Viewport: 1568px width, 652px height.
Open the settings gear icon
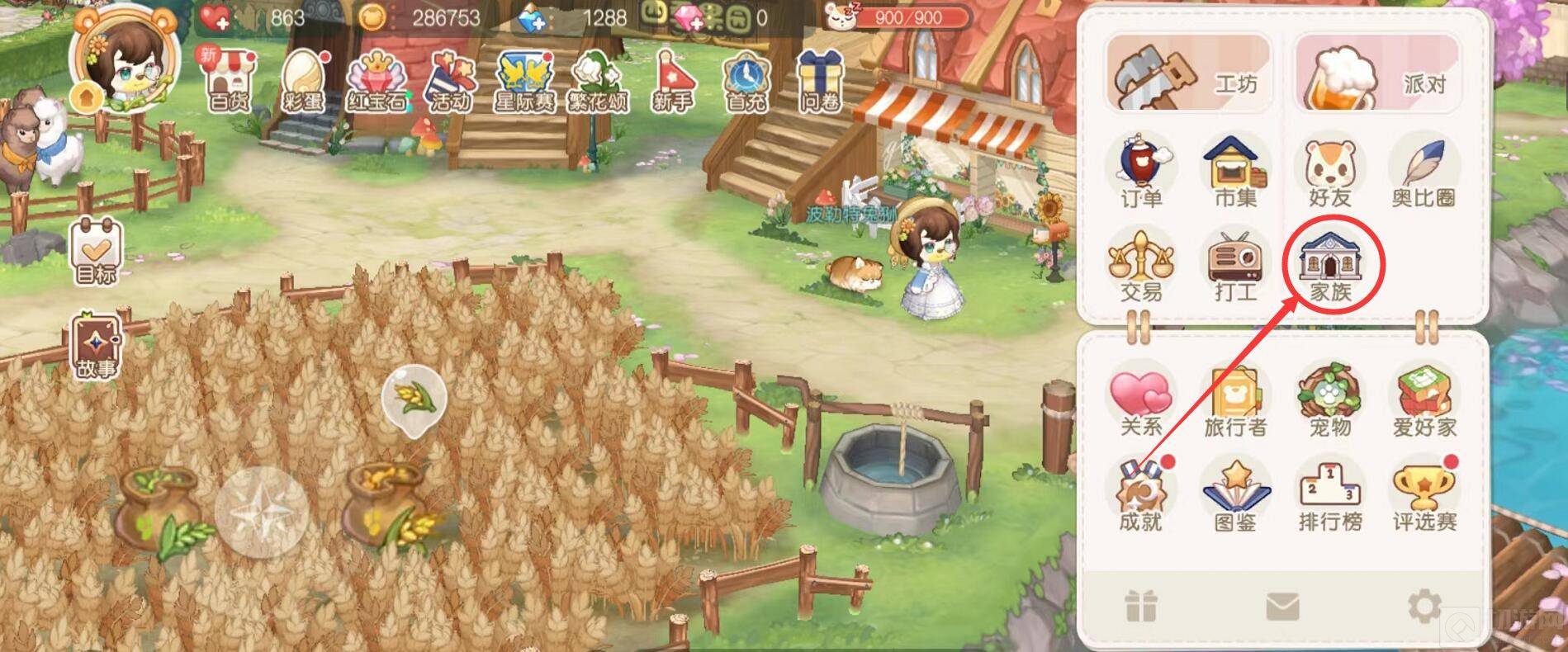click(x=1424, y=607)
